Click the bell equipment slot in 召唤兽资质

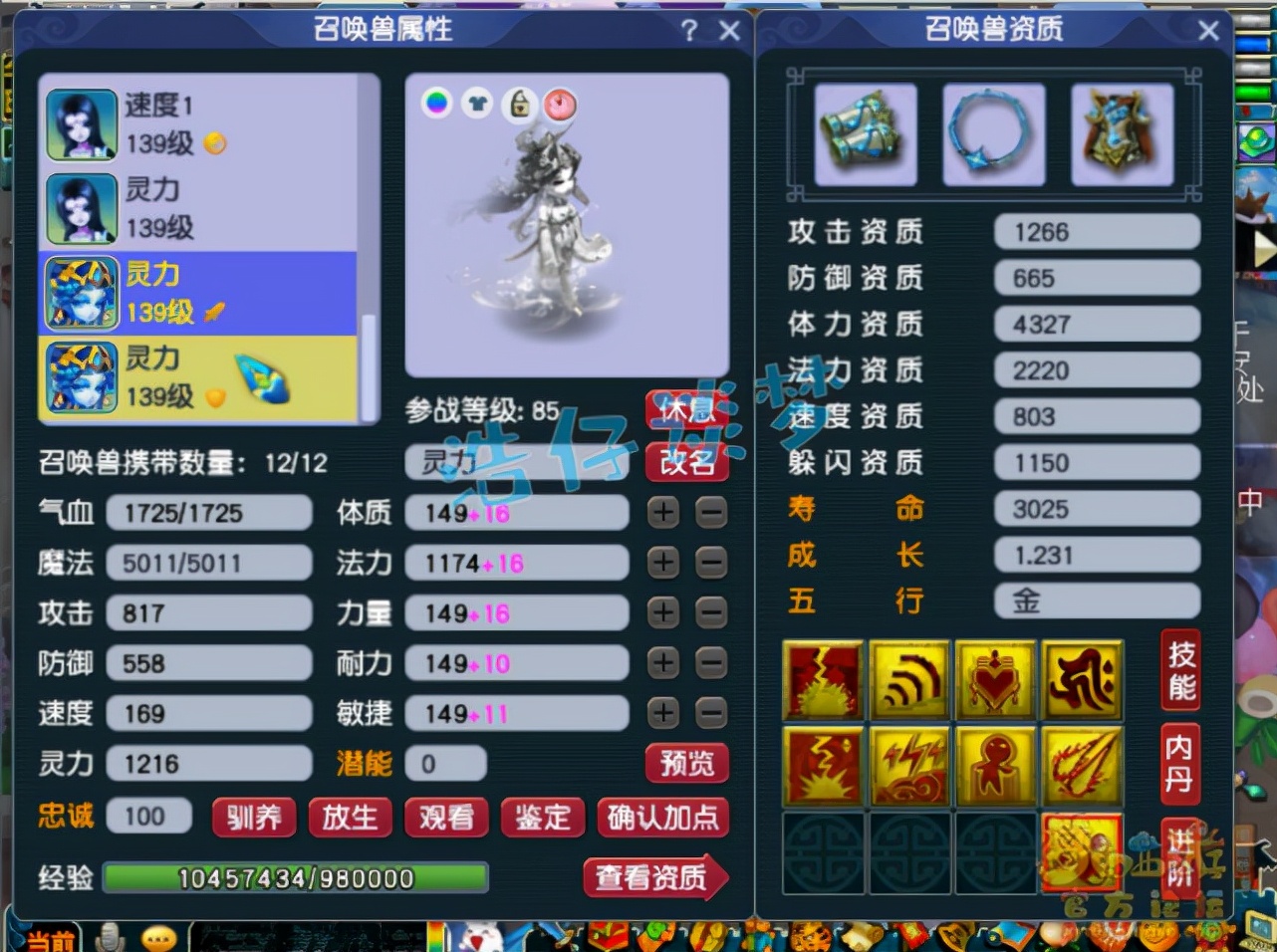click(865, 134)
